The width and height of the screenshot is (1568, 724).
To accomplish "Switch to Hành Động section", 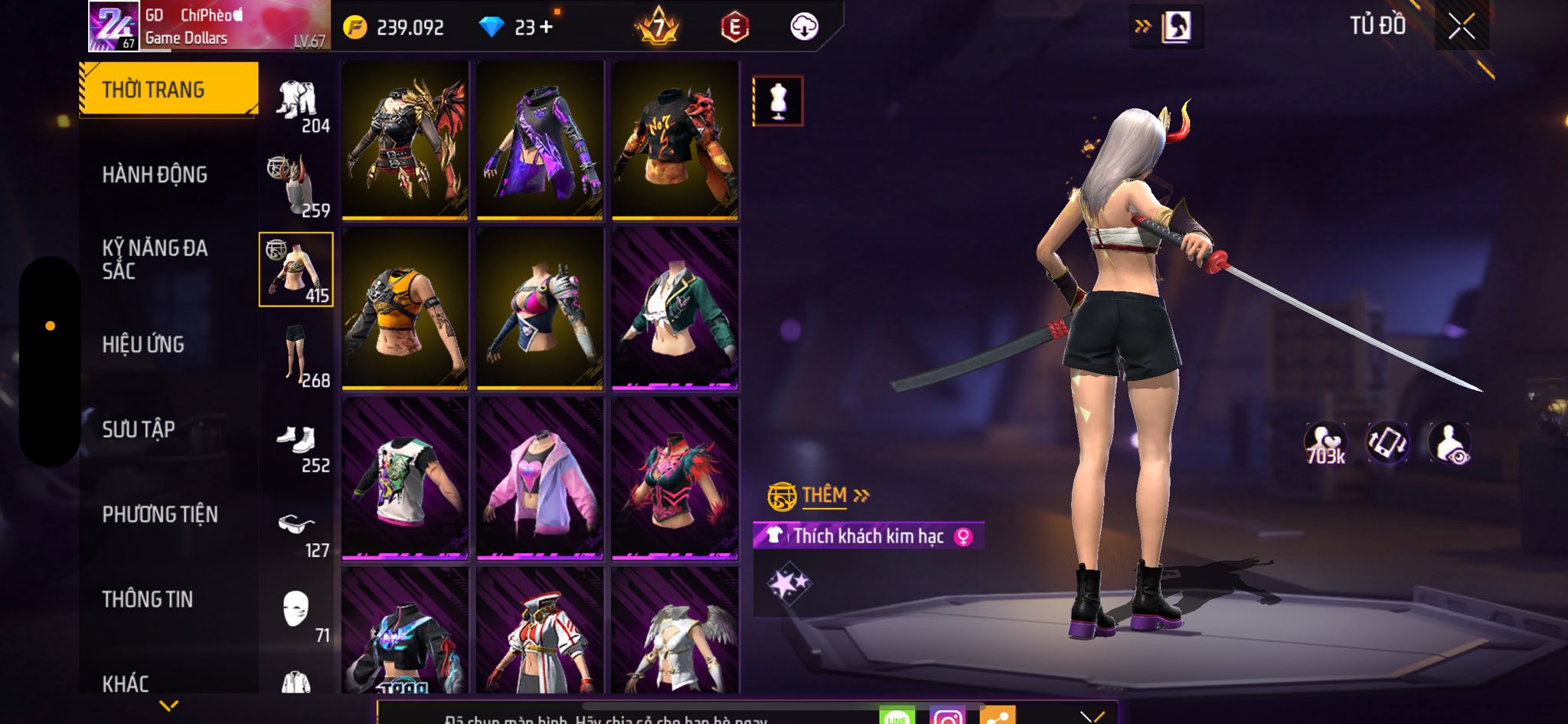I will (x=155, y=175).
